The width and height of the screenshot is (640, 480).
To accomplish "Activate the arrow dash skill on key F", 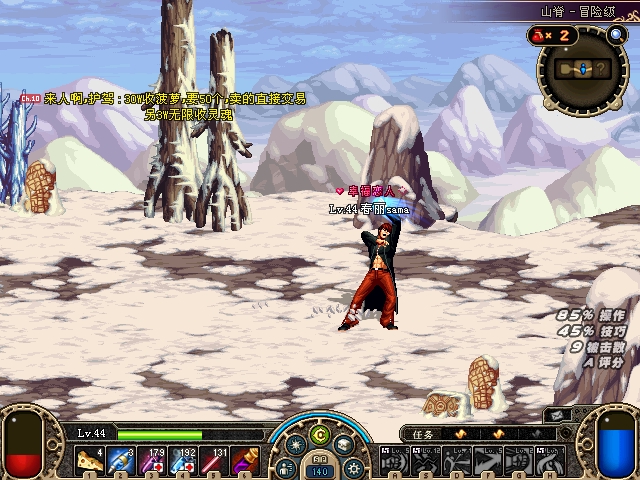I will (x=487, y=460).
